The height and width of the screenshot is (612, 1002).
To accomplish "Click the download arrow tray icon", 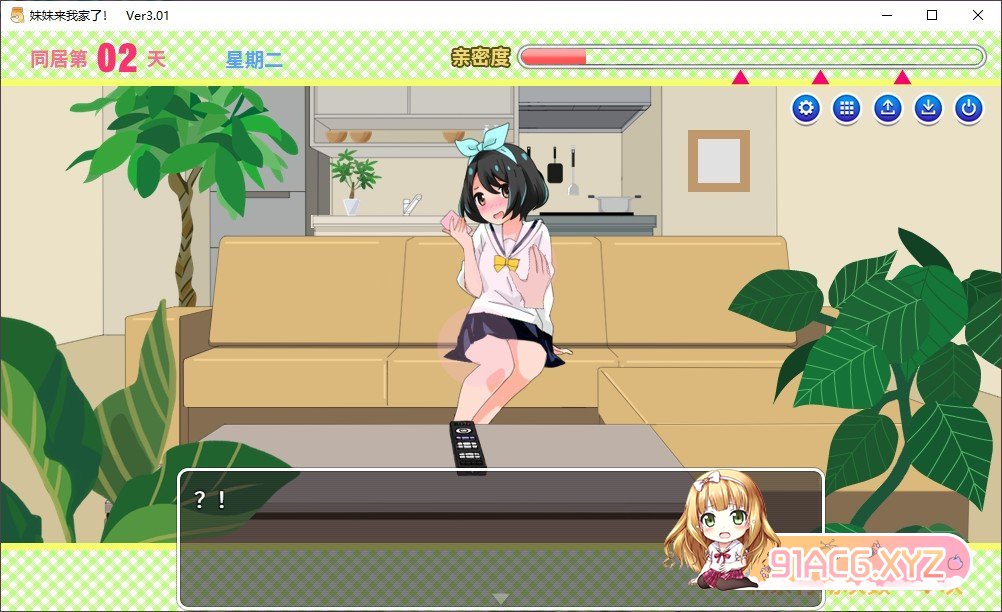I will 928,109.
